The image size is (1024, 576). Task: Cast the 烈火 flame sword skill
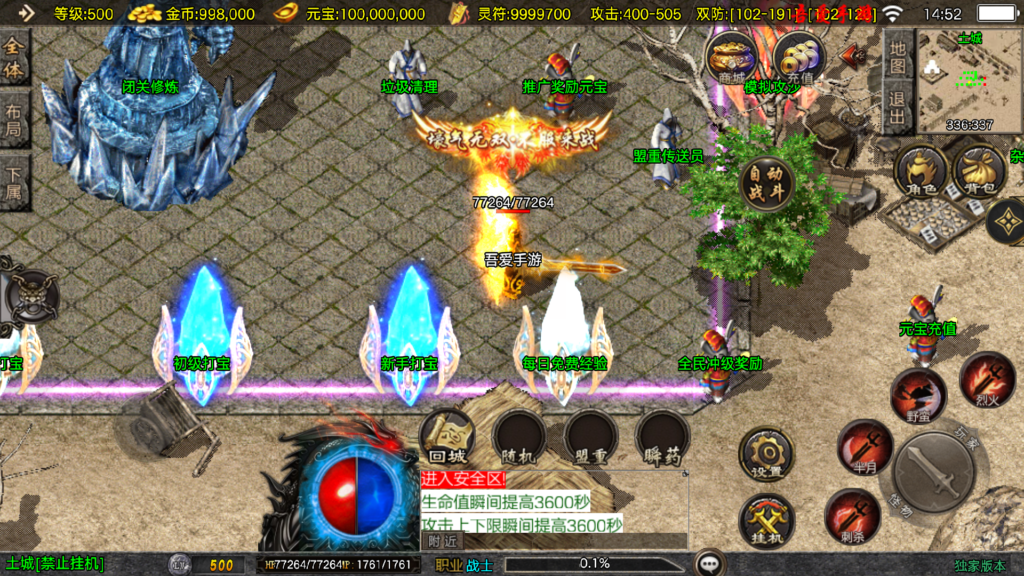click(987, 380)
